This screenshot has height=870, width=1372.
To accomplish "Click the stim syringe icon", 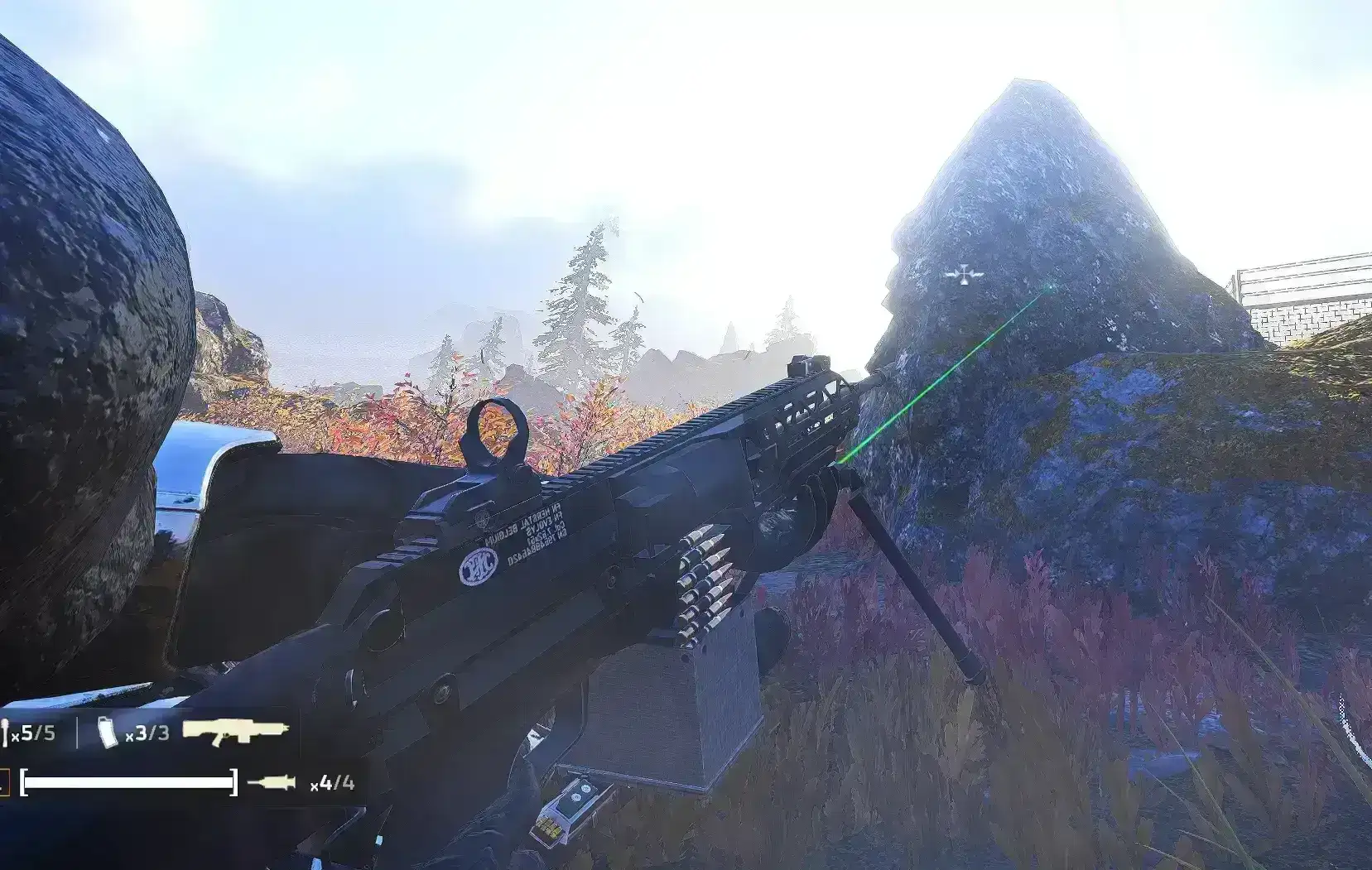I will [272, 782].
